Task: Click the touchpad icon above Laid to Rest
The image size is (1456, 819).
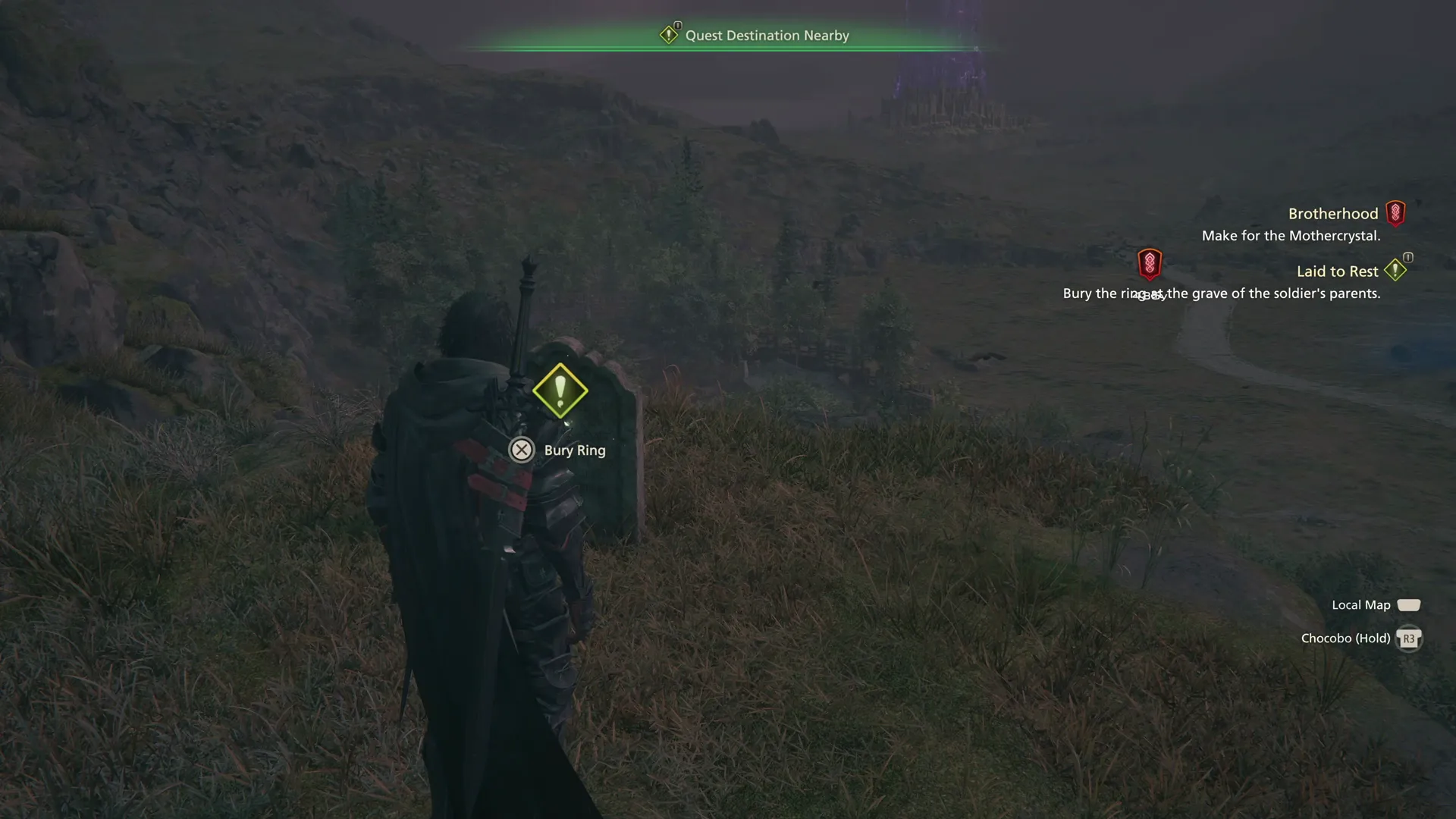Action: (1407, 257)
